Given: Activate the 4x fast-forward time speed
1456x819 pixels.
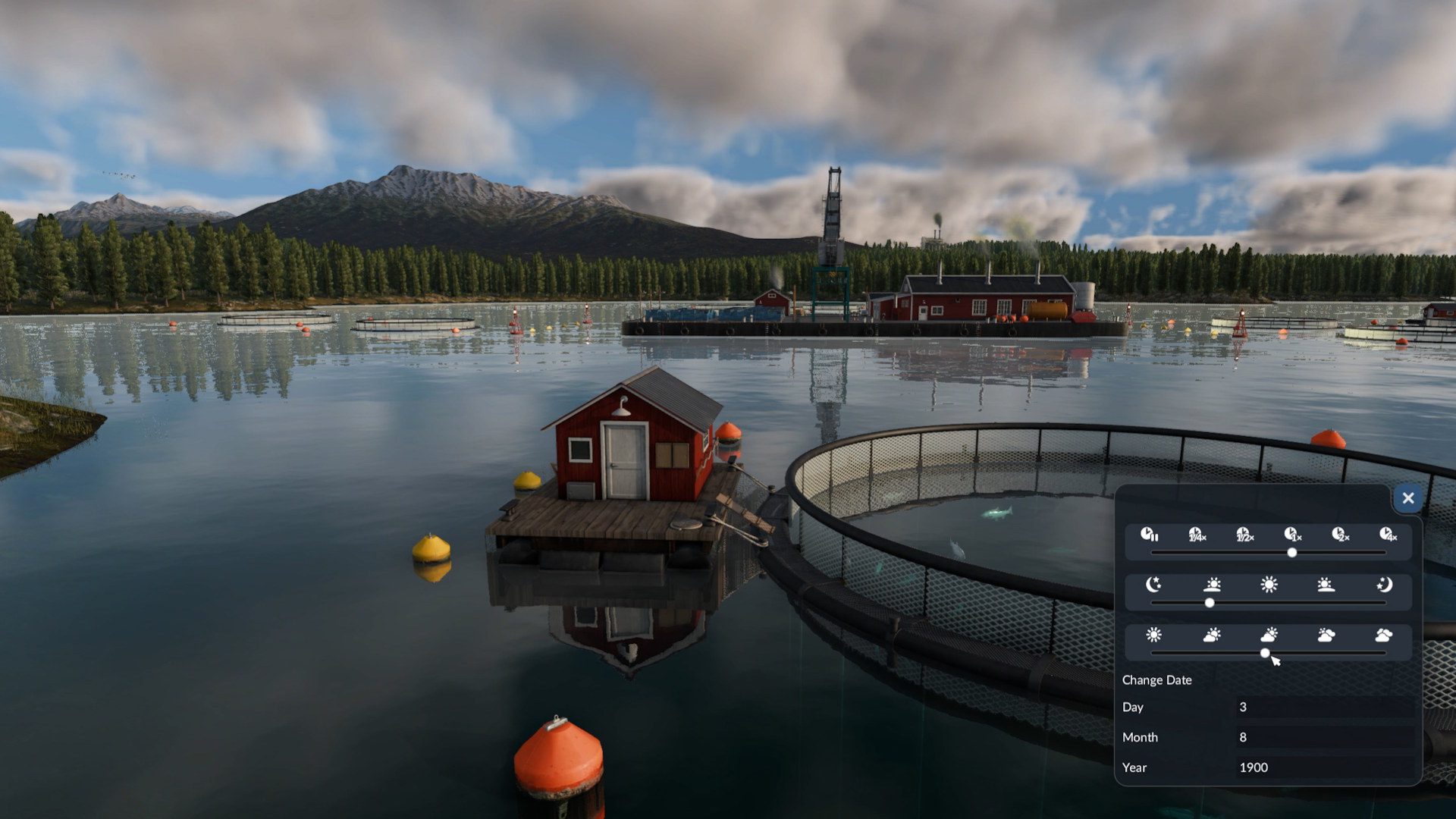Looking at the screenshot, I should coord(1387,535).
